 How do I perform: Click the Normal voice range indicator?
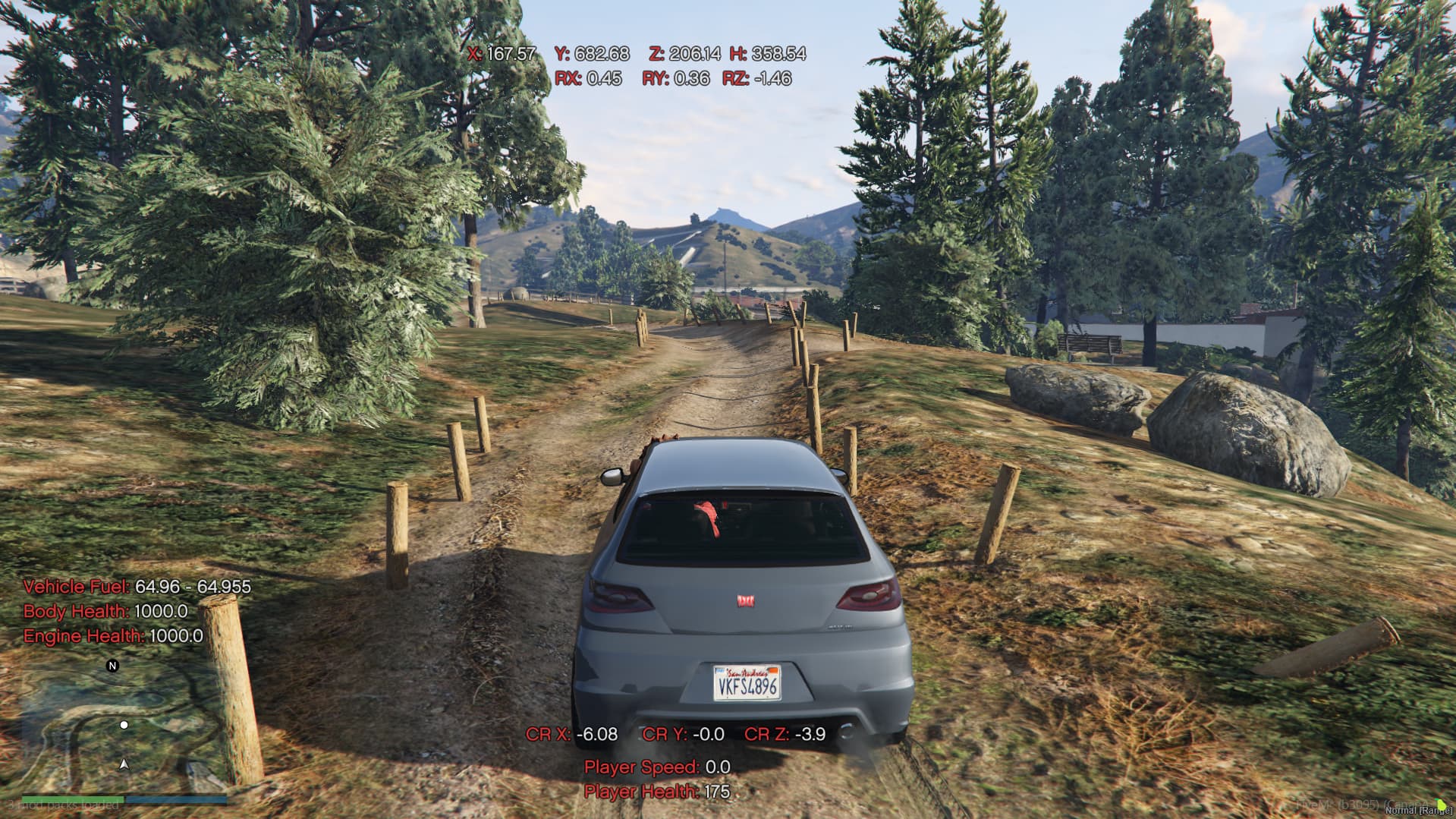[1418, 811]
